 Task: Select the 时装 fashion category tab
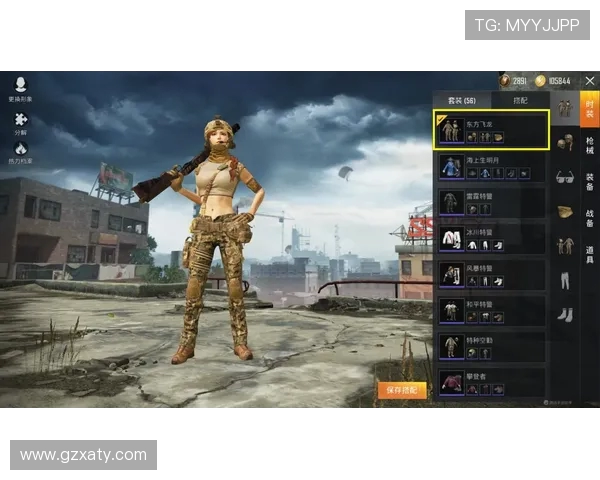590,109
